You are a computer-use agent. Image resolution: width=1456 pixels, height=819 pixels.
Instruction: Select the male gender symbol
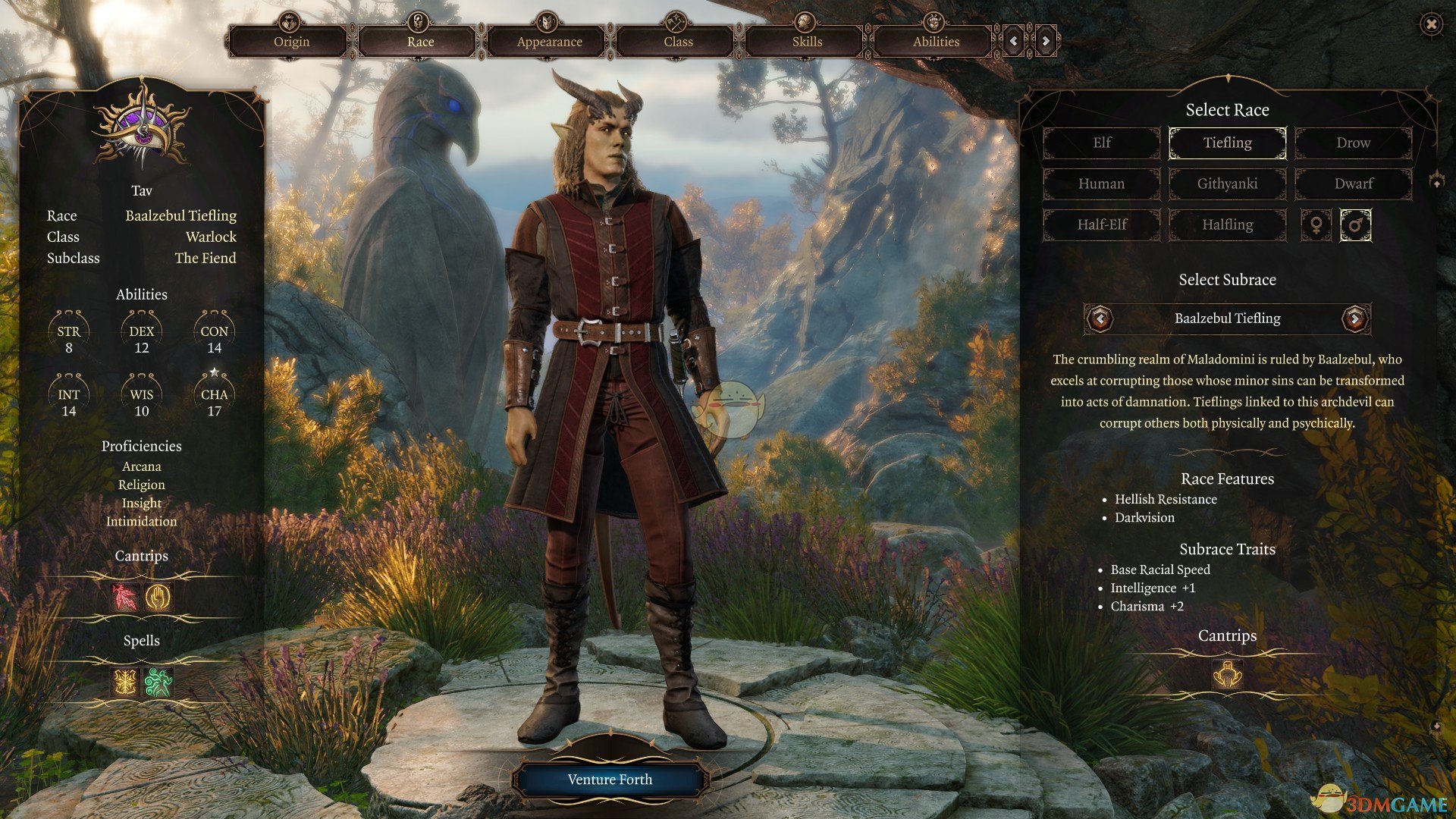1356,224
